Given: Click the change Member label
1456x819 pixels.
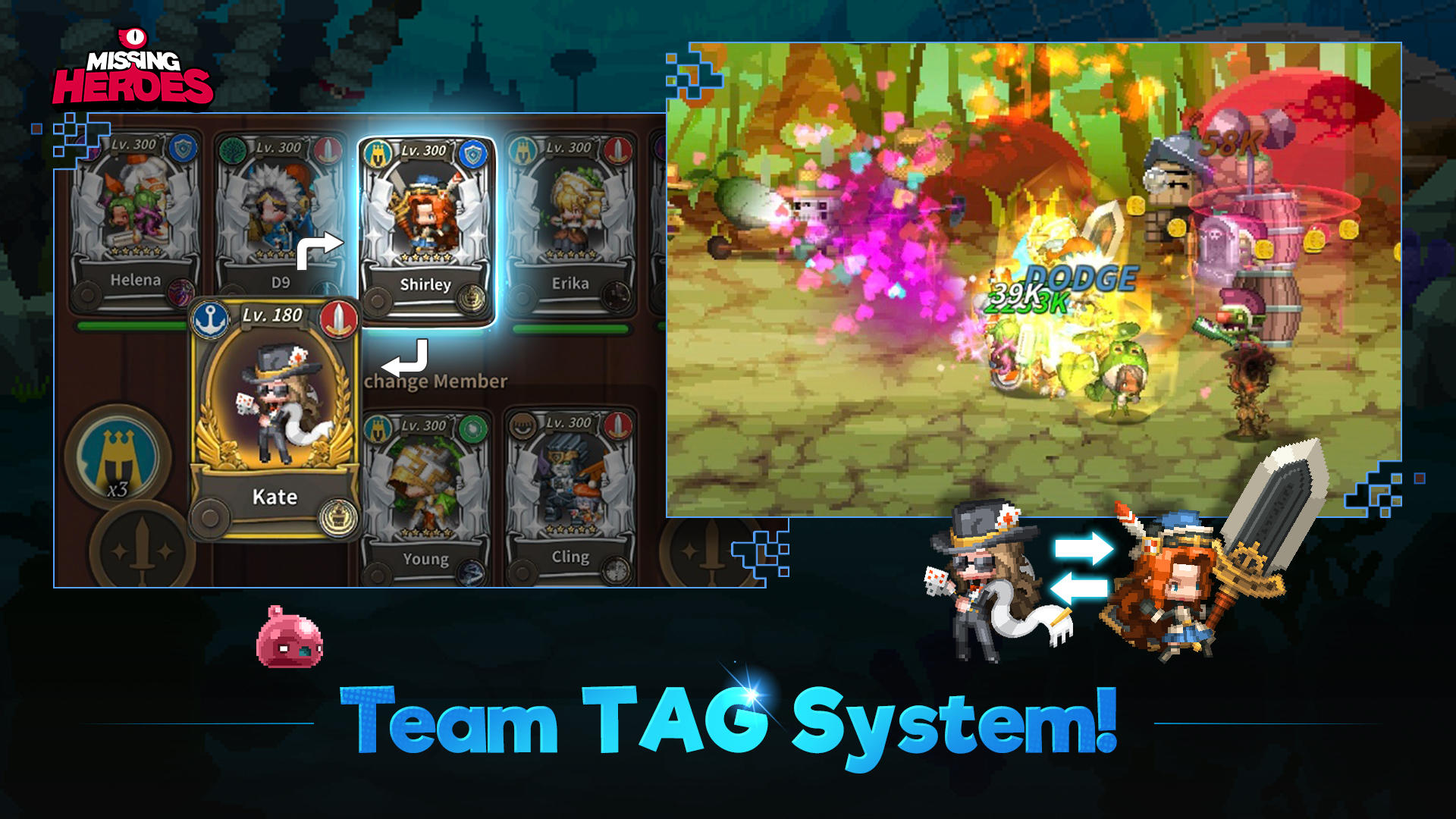Looking at the screenshot, I should click(x=436, y=381).
